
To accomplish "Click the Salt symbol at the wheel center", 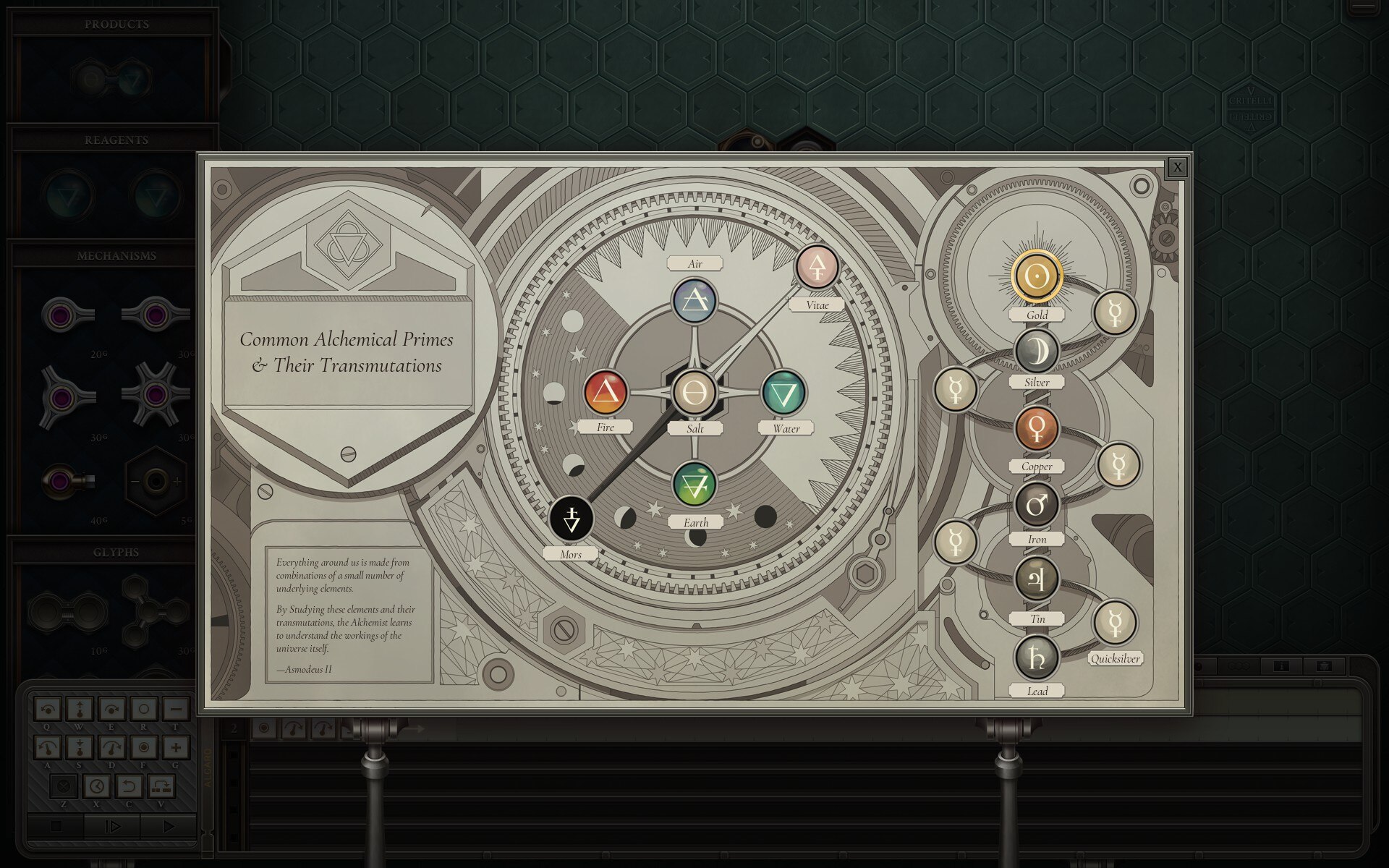I will 696,391.
